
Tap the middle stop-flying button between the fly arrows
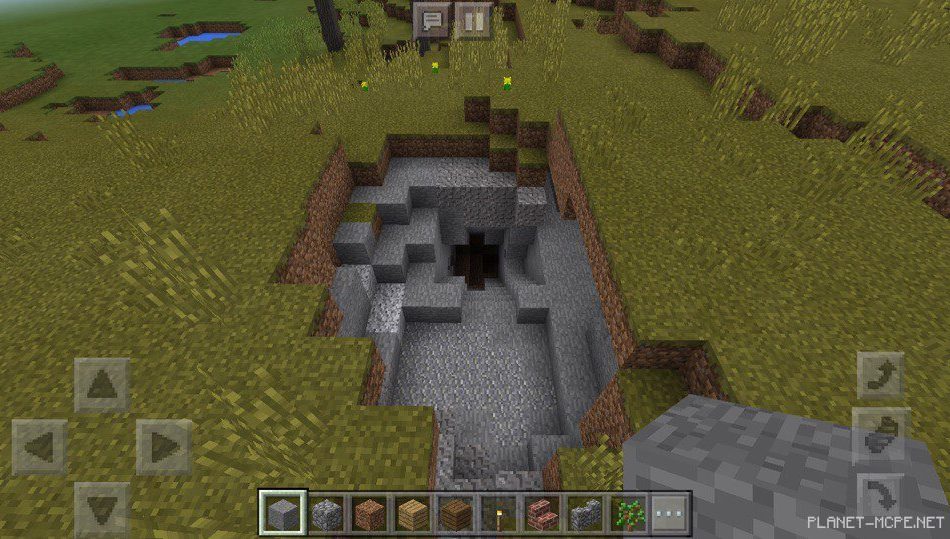coord(881,434)
